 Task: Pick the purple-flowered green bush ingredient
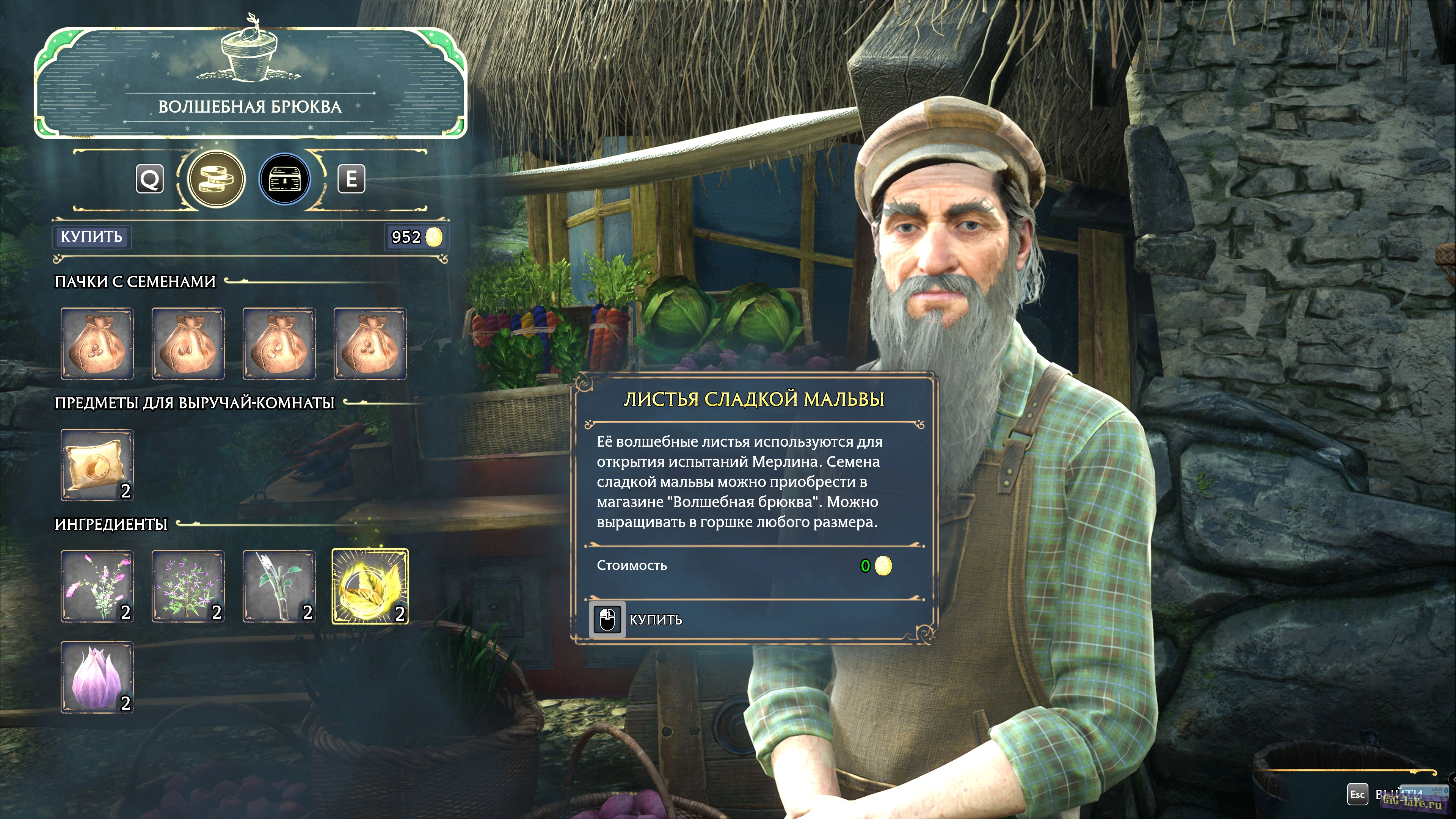click(x=188, y=586)
